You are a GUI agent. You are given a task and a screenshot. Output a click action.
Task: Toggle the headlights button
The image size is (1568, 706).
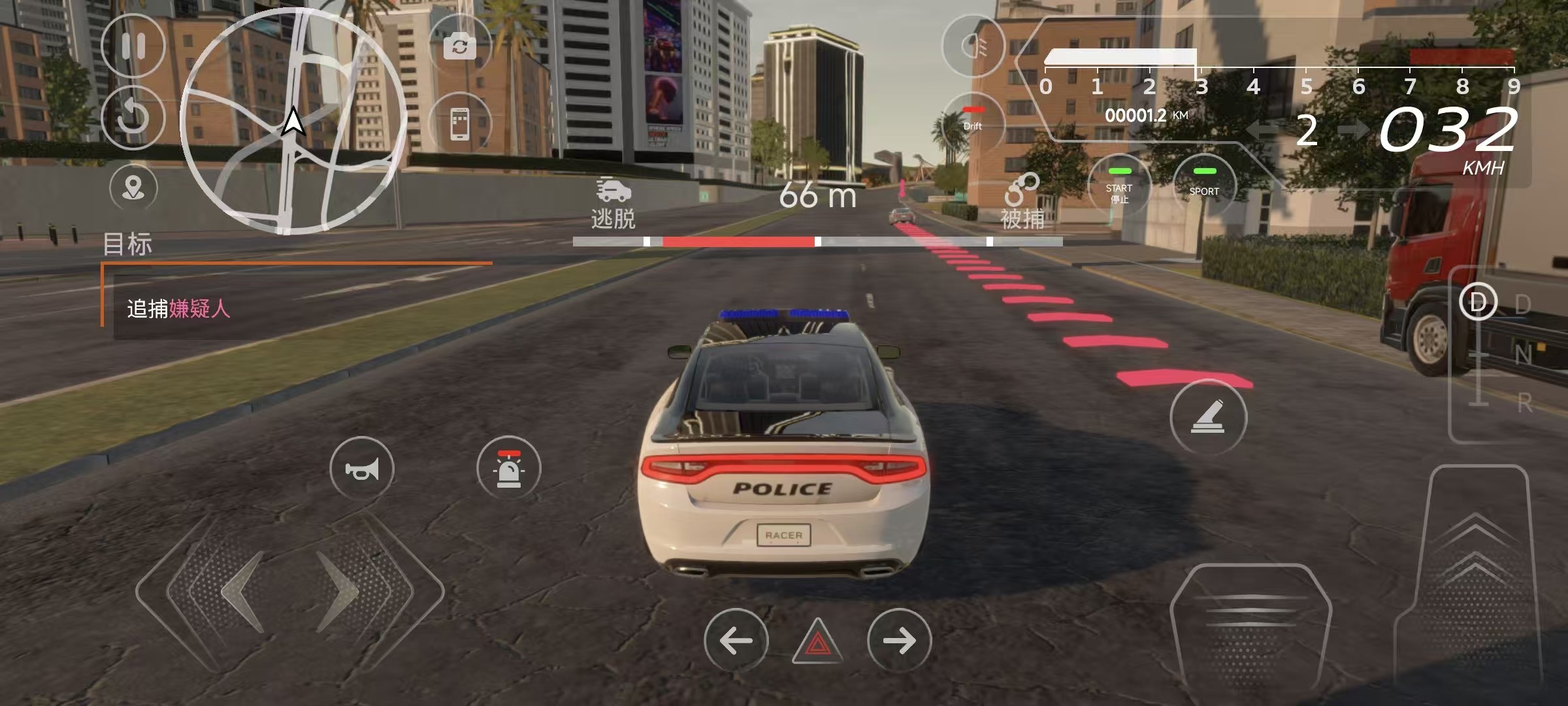tap(973, 46)
